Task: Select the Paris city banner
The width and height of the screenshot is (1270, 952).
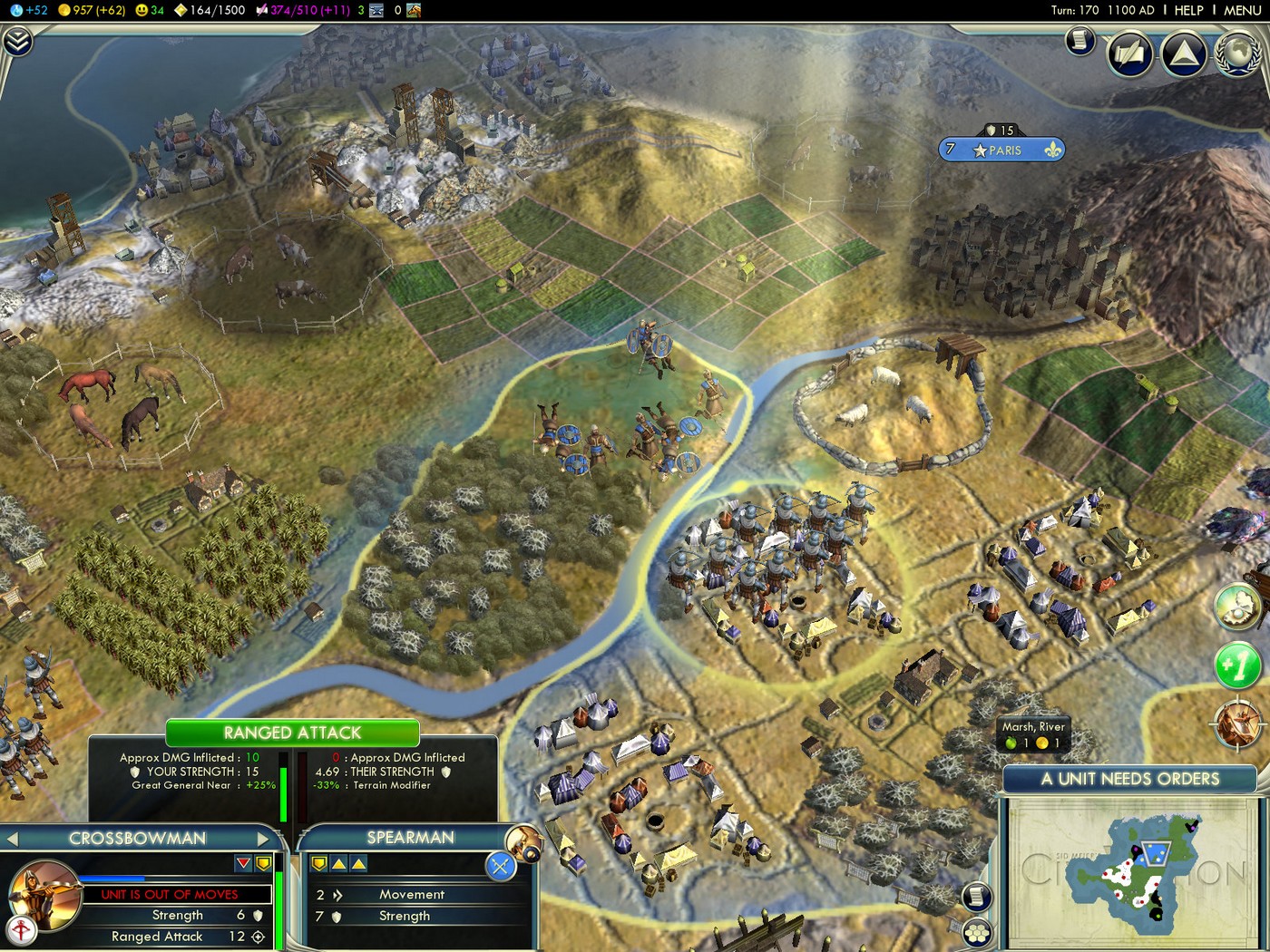Action: click(x=1001, y=150)
